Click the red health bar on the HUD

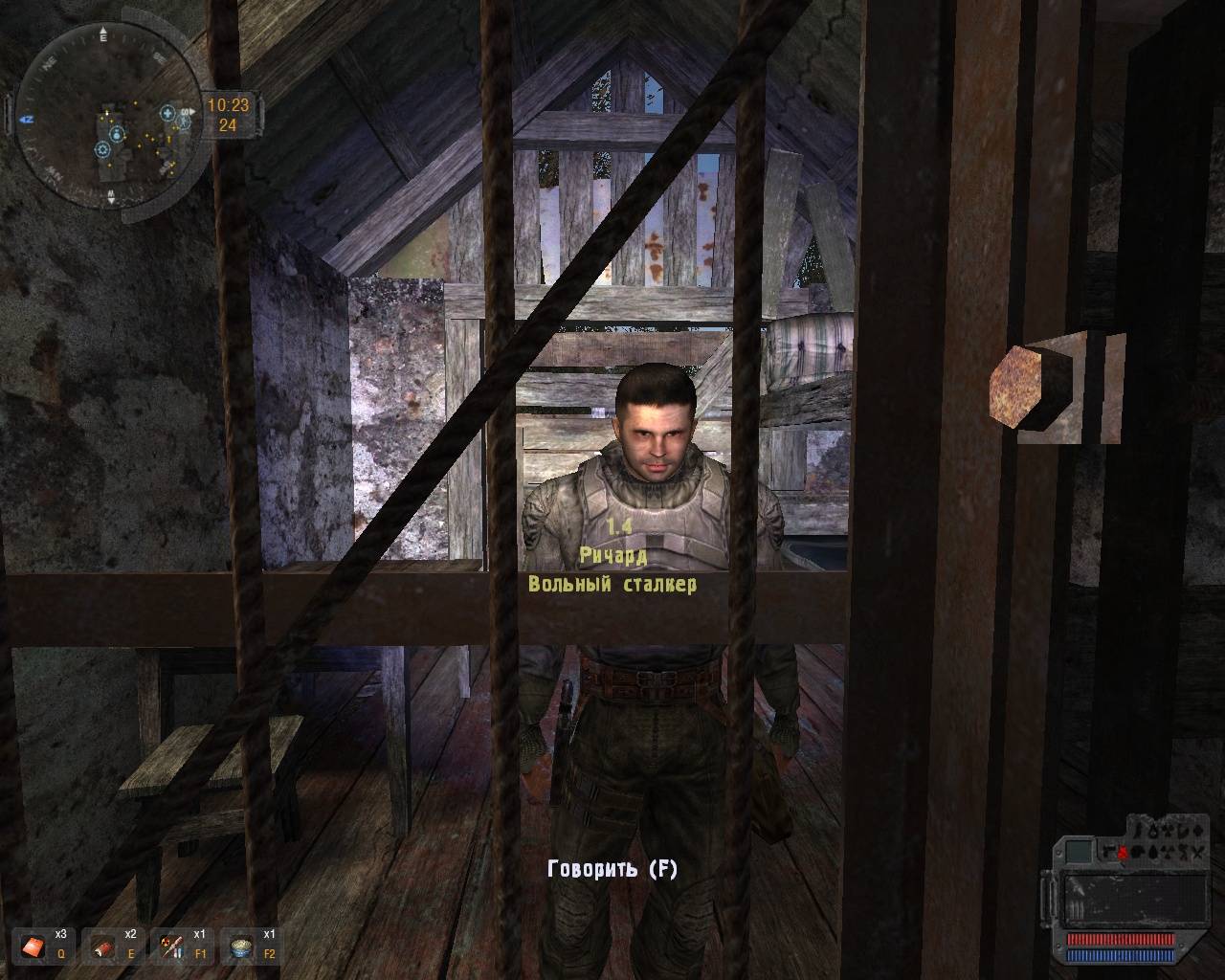pos(1121,939)
